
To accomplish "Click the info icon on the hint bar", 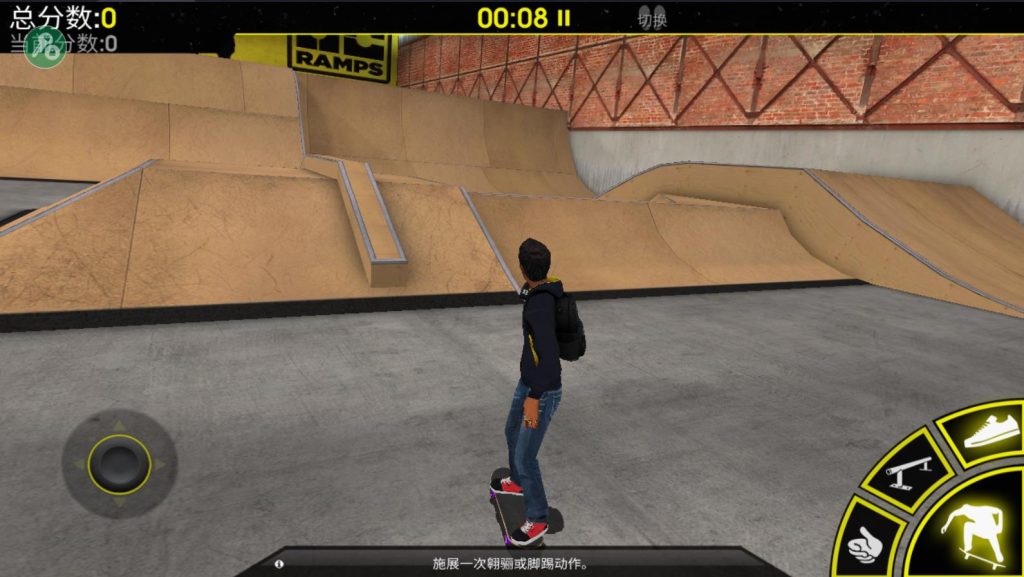I will click(x=278, y=564).
